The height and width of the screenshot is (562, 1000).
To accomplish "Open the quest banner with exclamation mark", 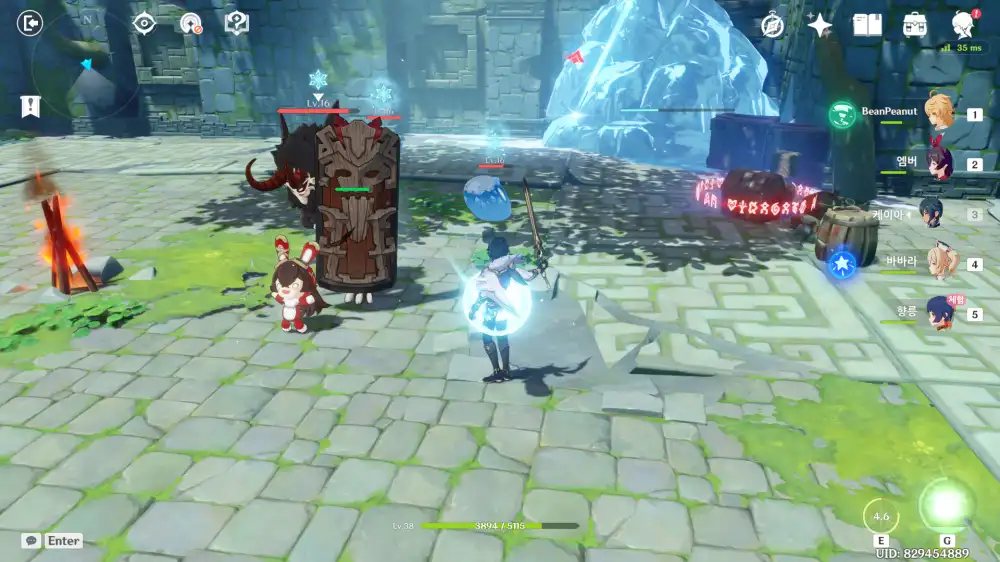I will tap(30, 106).
